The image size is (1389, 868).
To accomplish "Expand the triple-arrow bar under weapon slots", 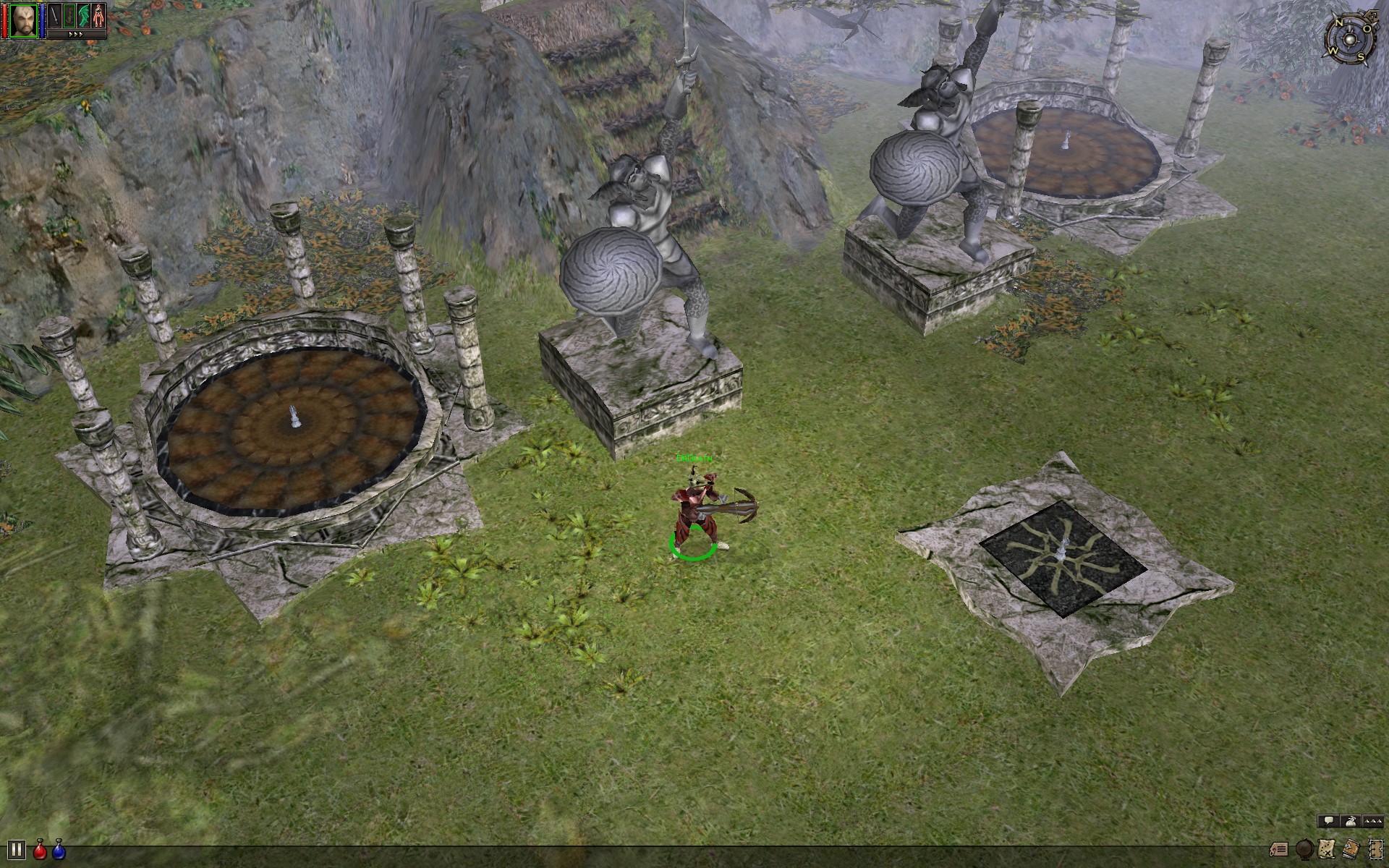I will tap(76, 34).
